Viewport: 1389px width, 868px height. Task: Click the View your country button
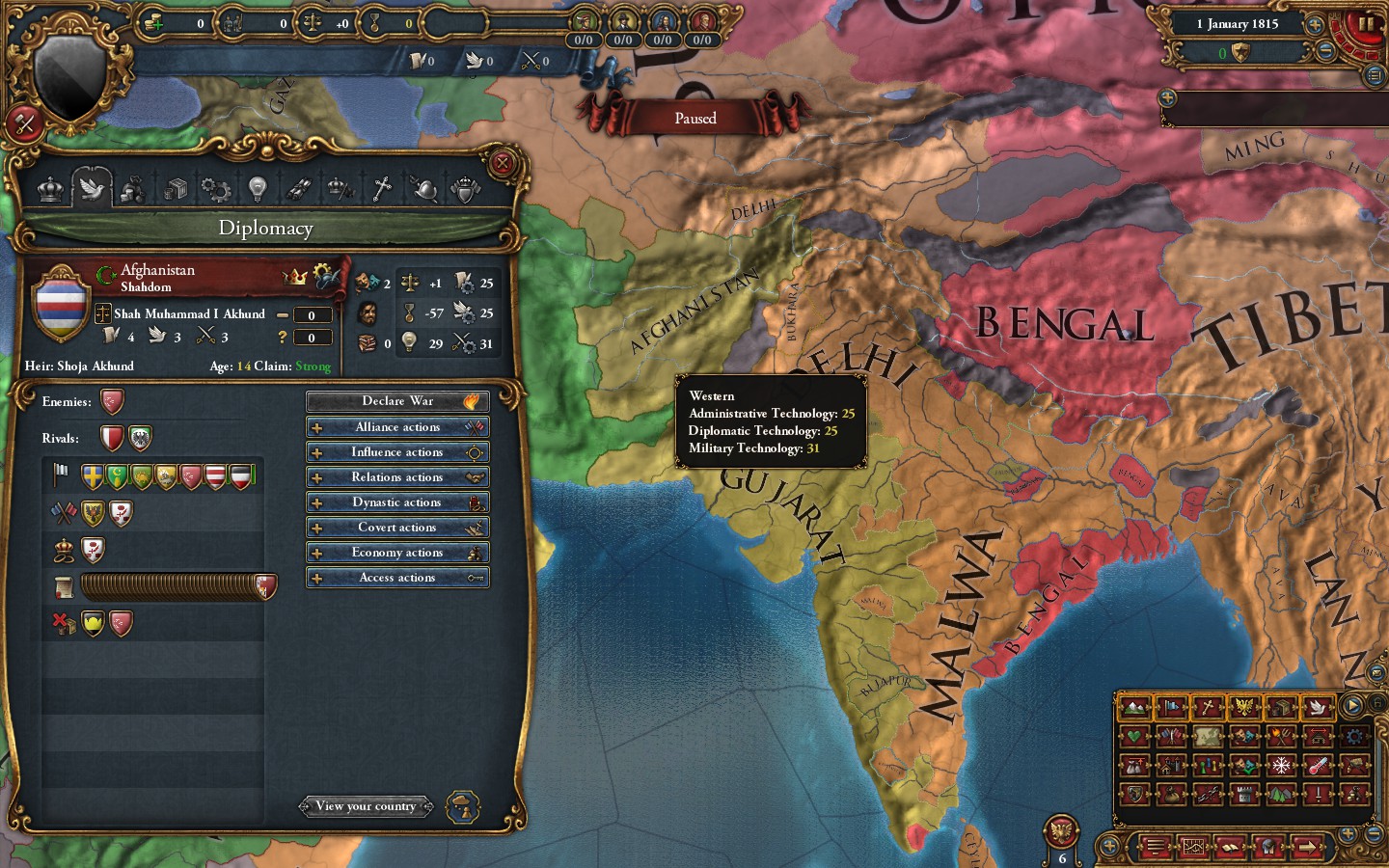(x=367, y=806)
